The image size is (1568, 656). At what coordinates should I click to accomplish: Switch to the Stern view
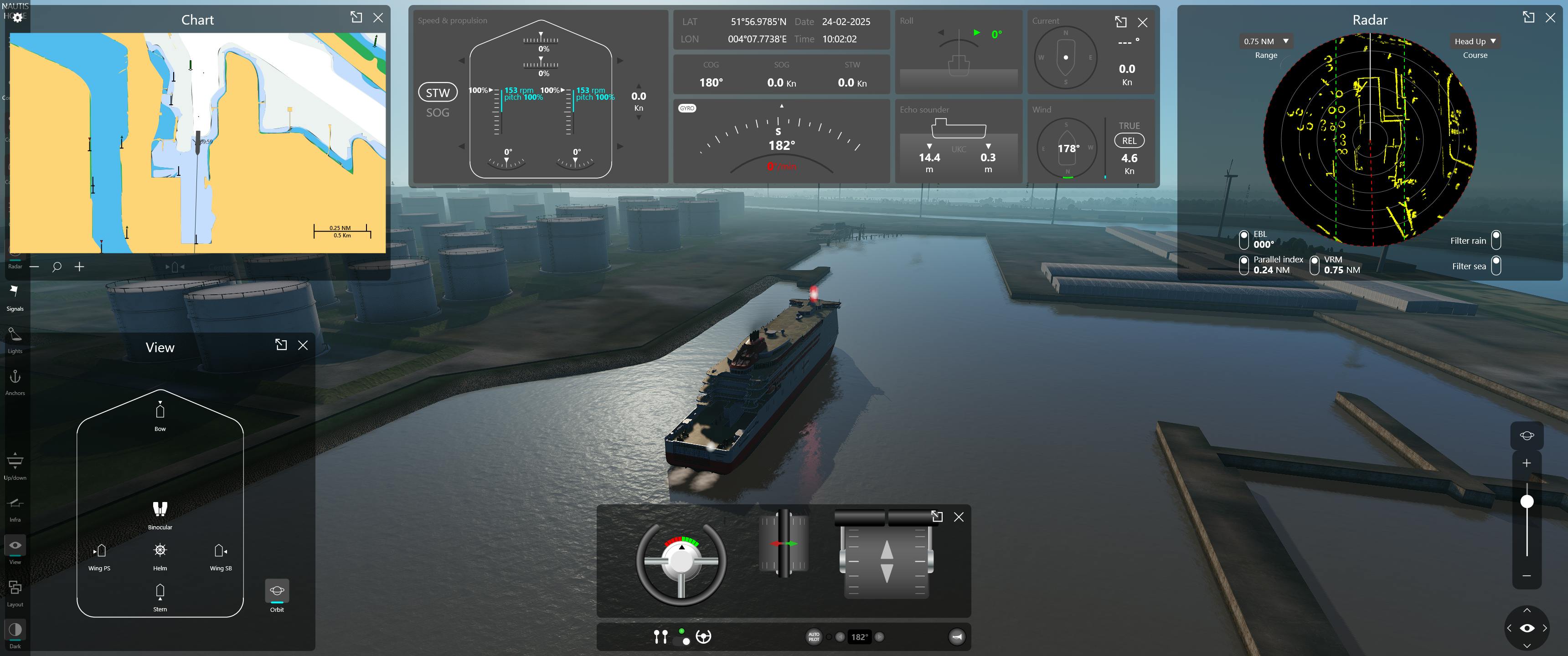pos(160,595)
